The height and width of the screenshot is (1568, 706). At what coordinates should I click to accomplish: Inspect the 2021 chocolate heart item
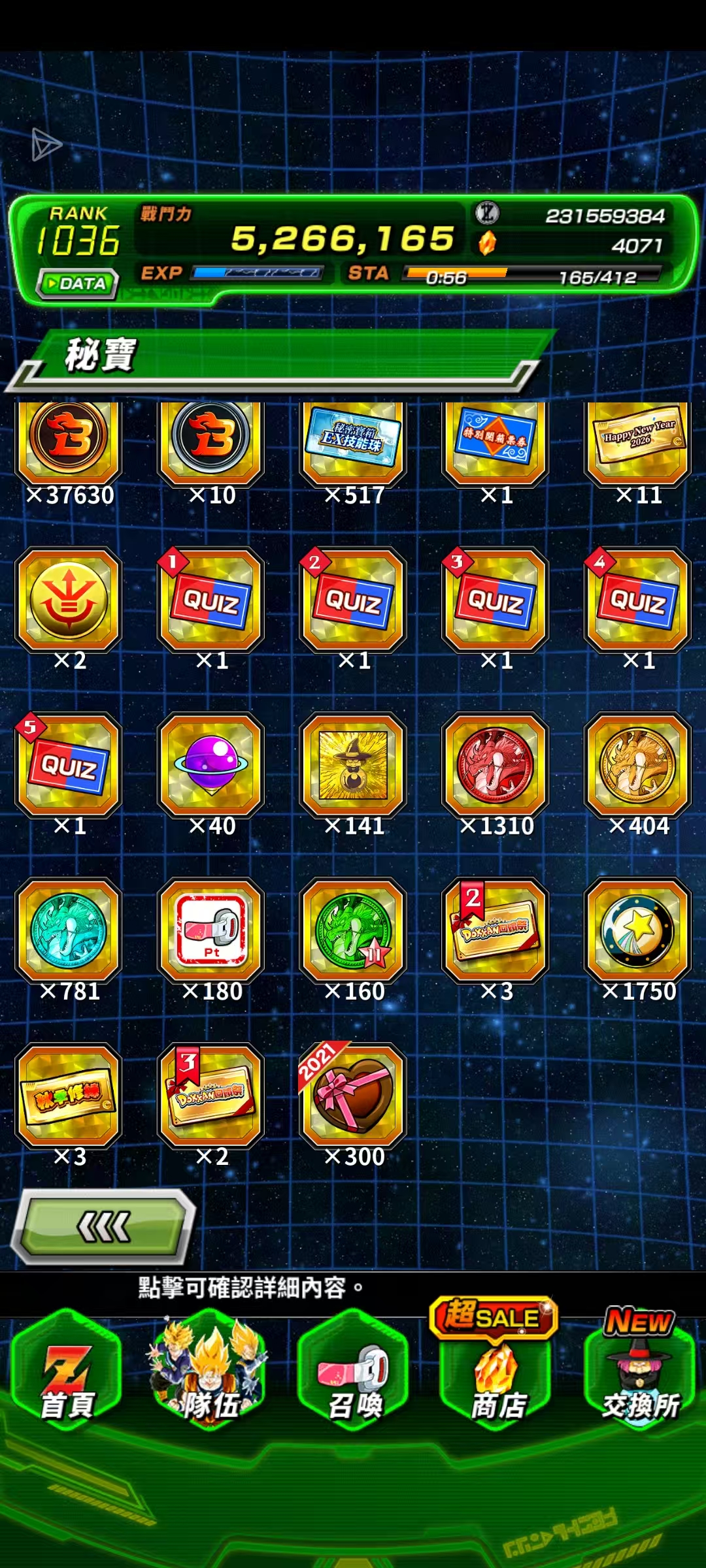pos(354,1096)
